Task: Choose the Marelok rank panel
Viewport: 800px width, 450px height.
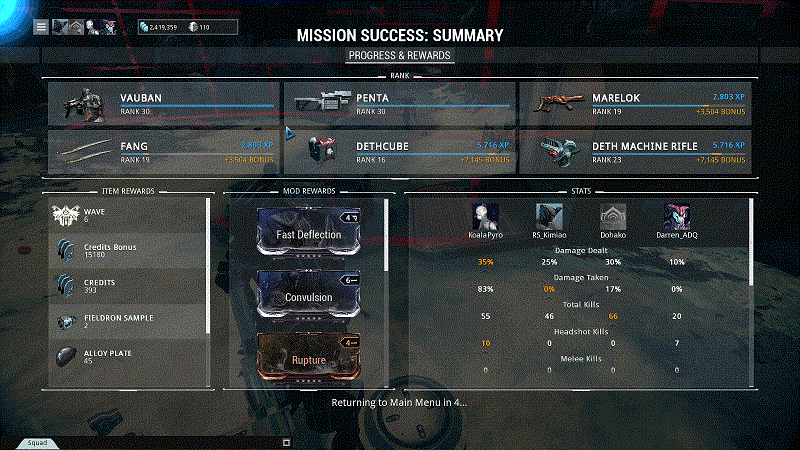Action: tap(635, 104)
